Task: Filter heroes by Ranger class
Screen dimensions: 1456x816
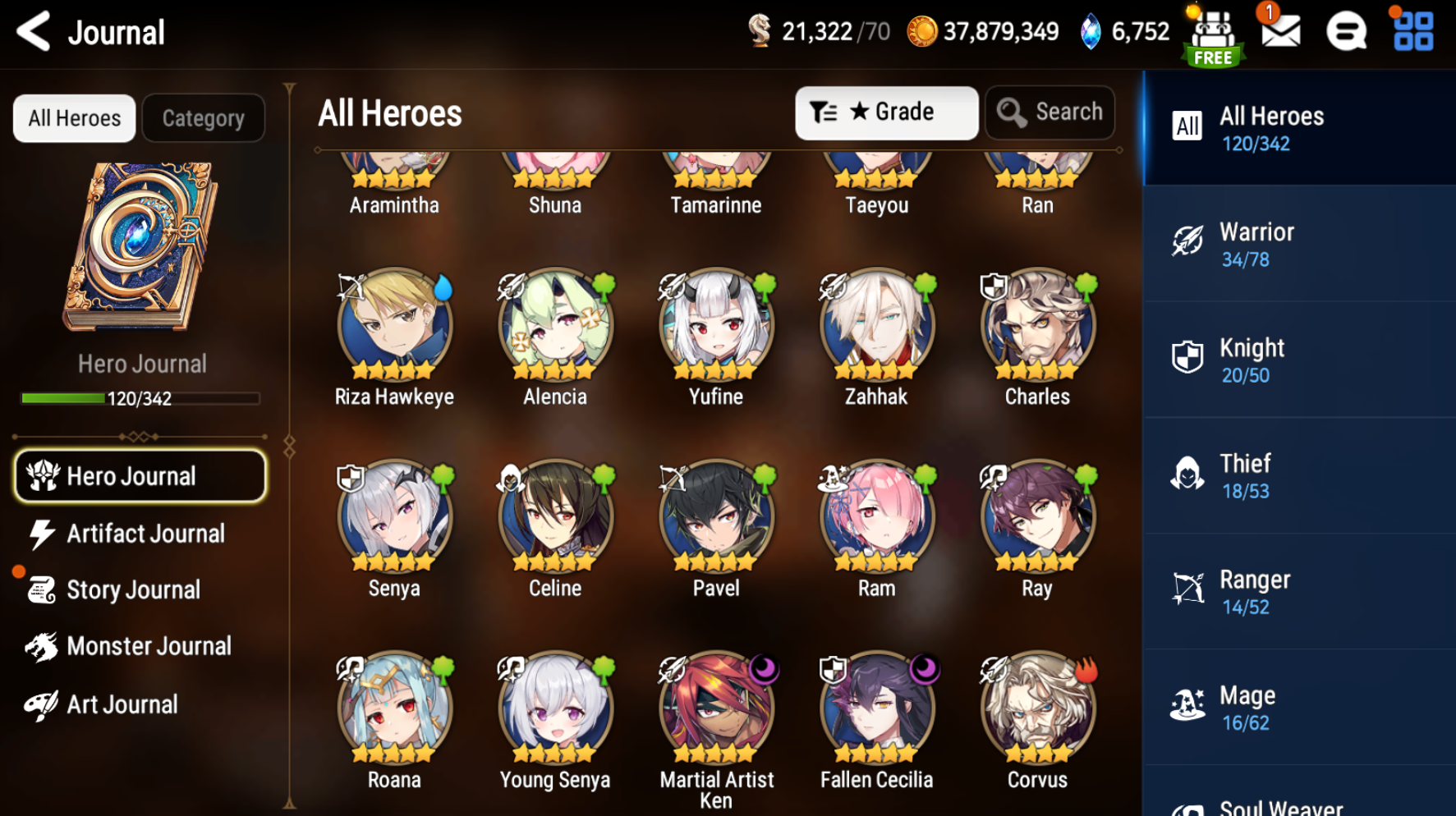Action: point(1298,592)
